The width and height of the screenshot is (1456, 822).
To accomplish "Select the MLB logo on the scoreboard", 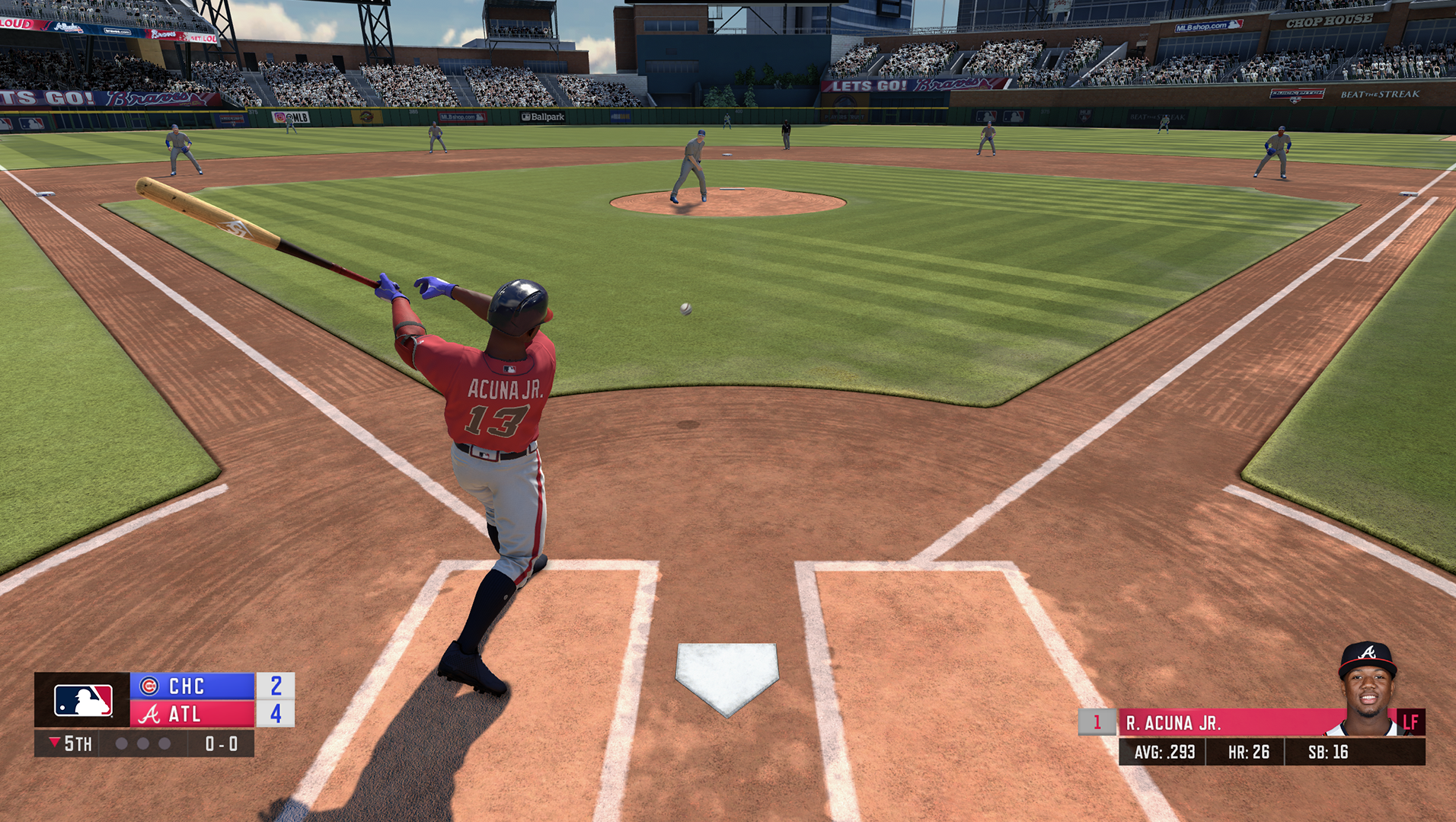I will 83,700.
